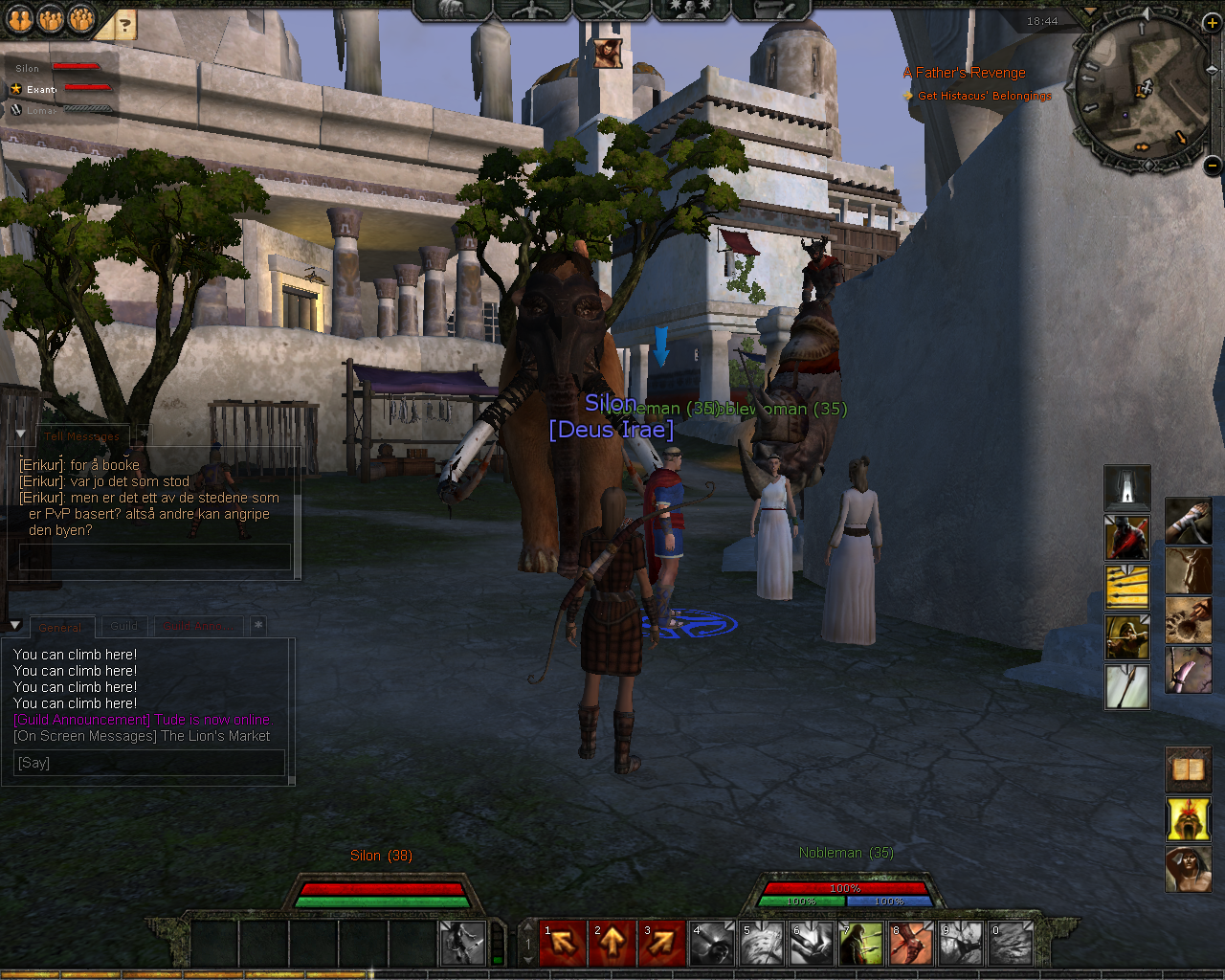
Task: Click the doorway silhouette icon
Action: click(x=1127, y=487)
